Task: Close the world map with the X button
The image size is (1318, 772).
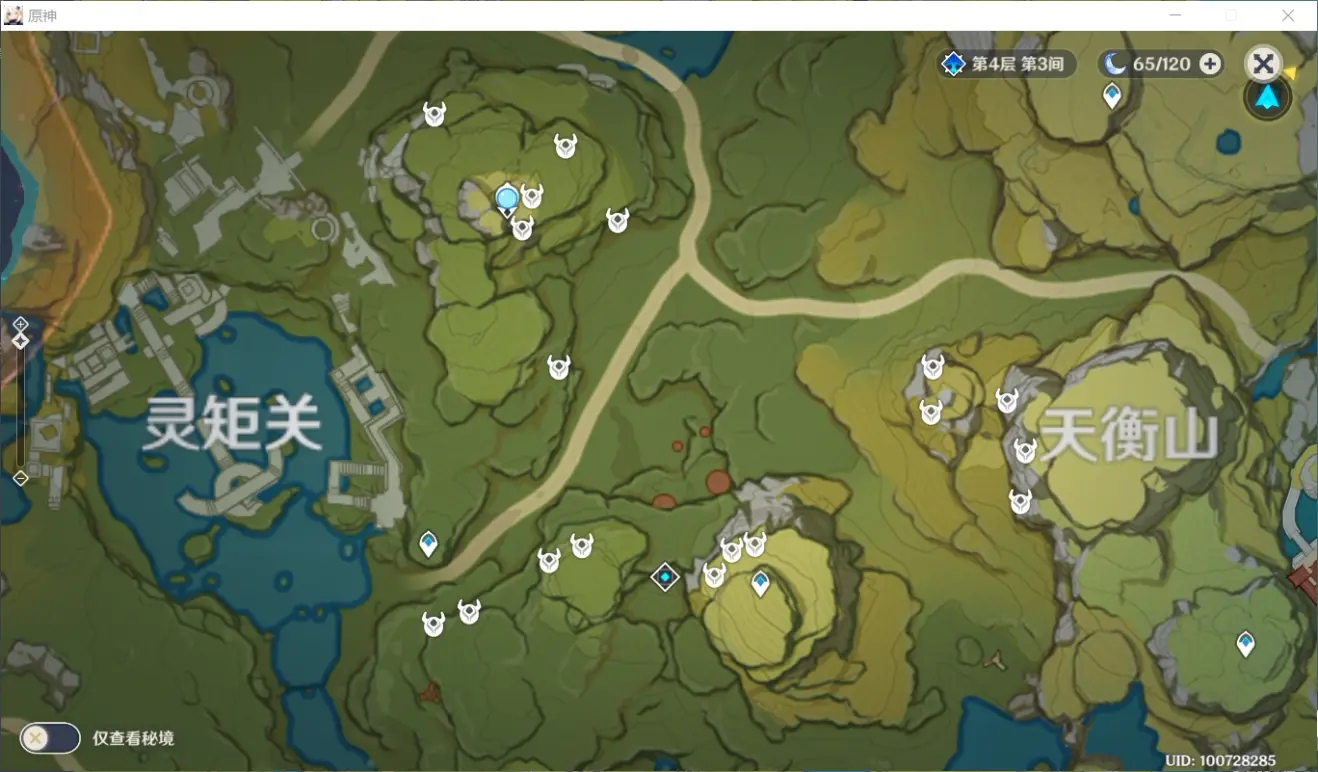Action: coord(1263,65)
